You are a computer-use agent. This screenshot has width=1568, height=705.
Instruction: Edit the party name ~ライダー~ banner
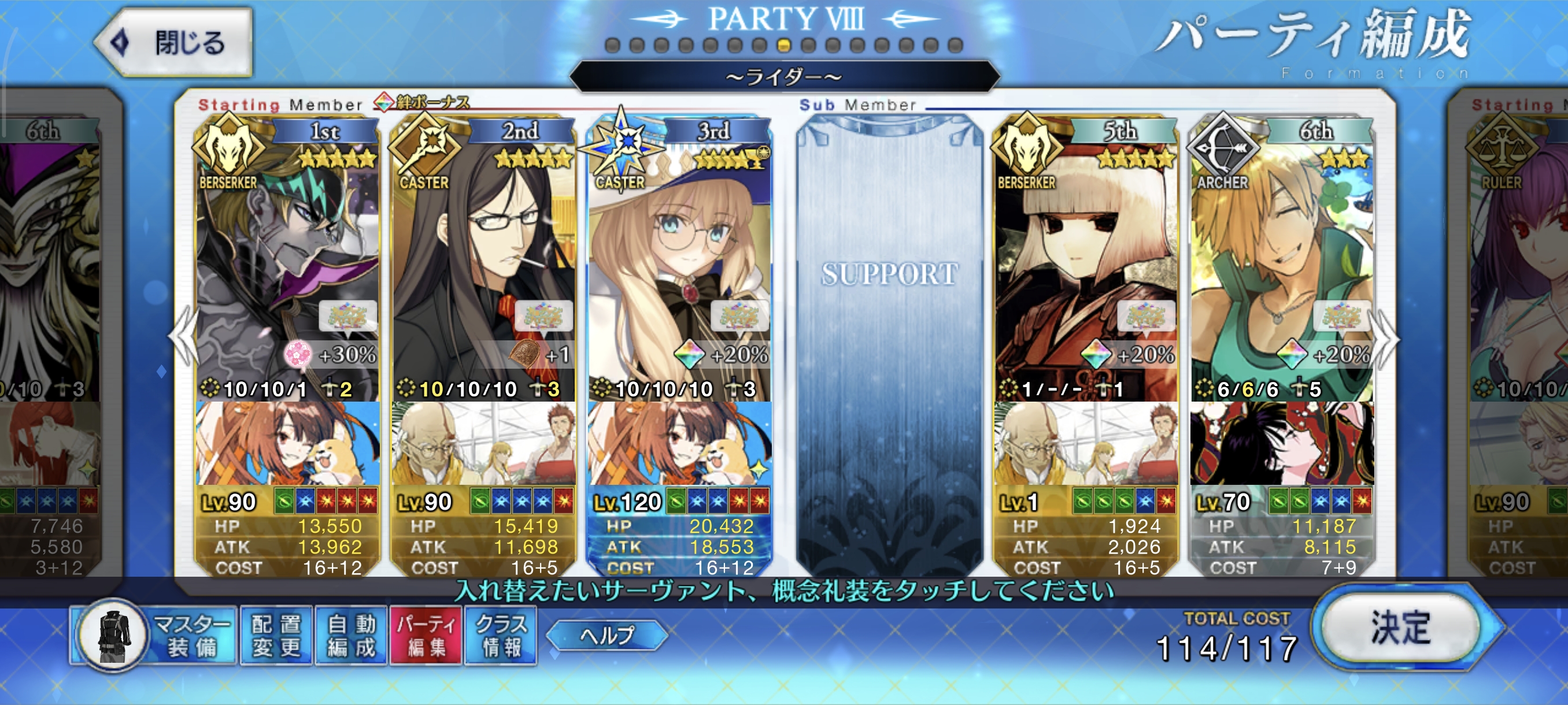[x=784, y=77]
